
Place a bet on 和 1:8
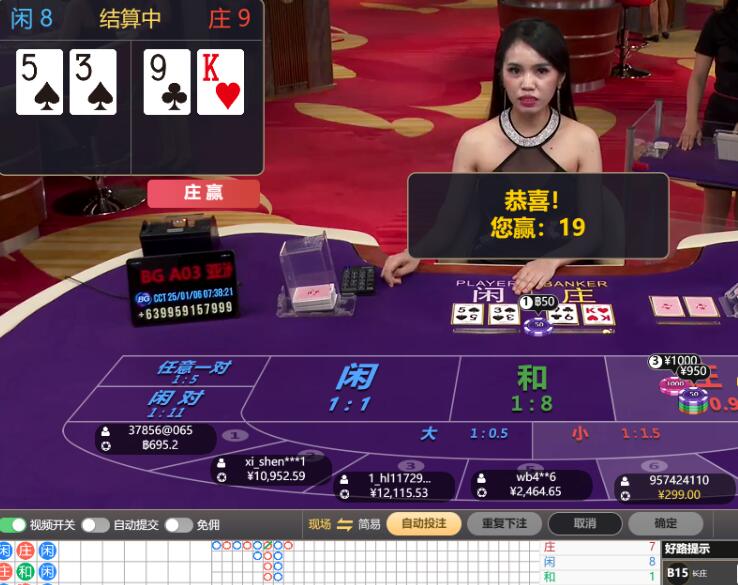coord(532,388)
